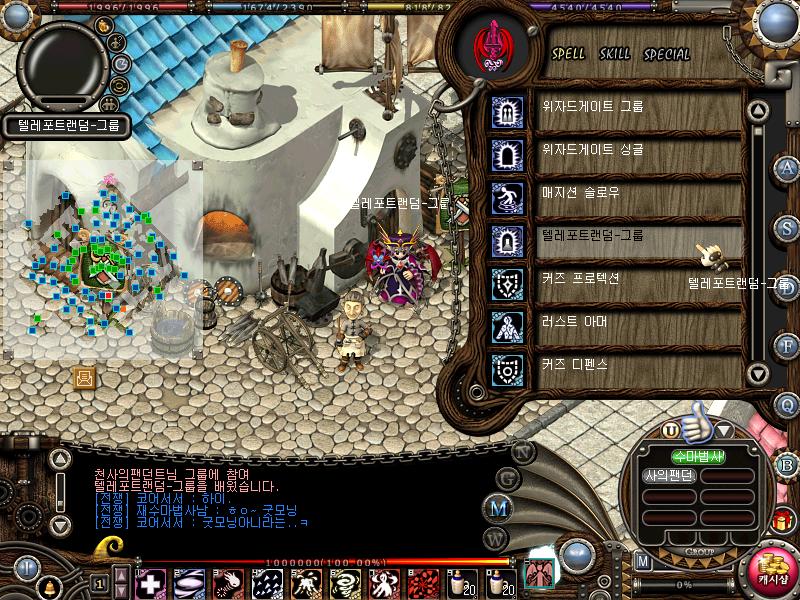Show the SPECIAL abilities tab
The width and height of the screenshot is (800, 600).
pyautogui.click(x=667, y=54)
